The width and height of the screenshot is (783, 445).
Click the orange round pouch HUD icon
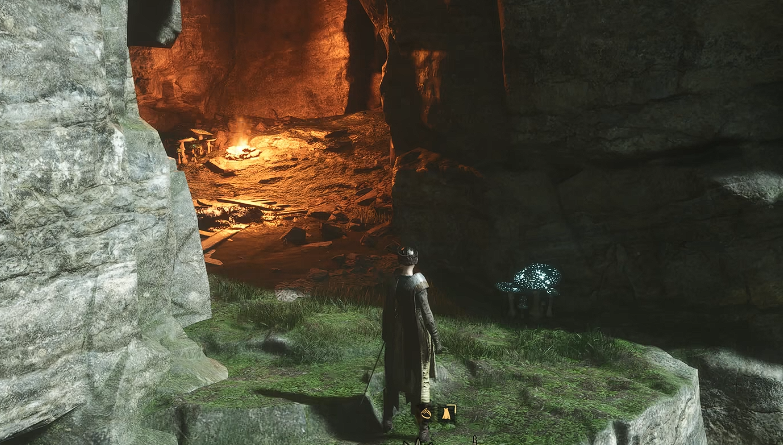pyautogui.click(x=426, y=413)
